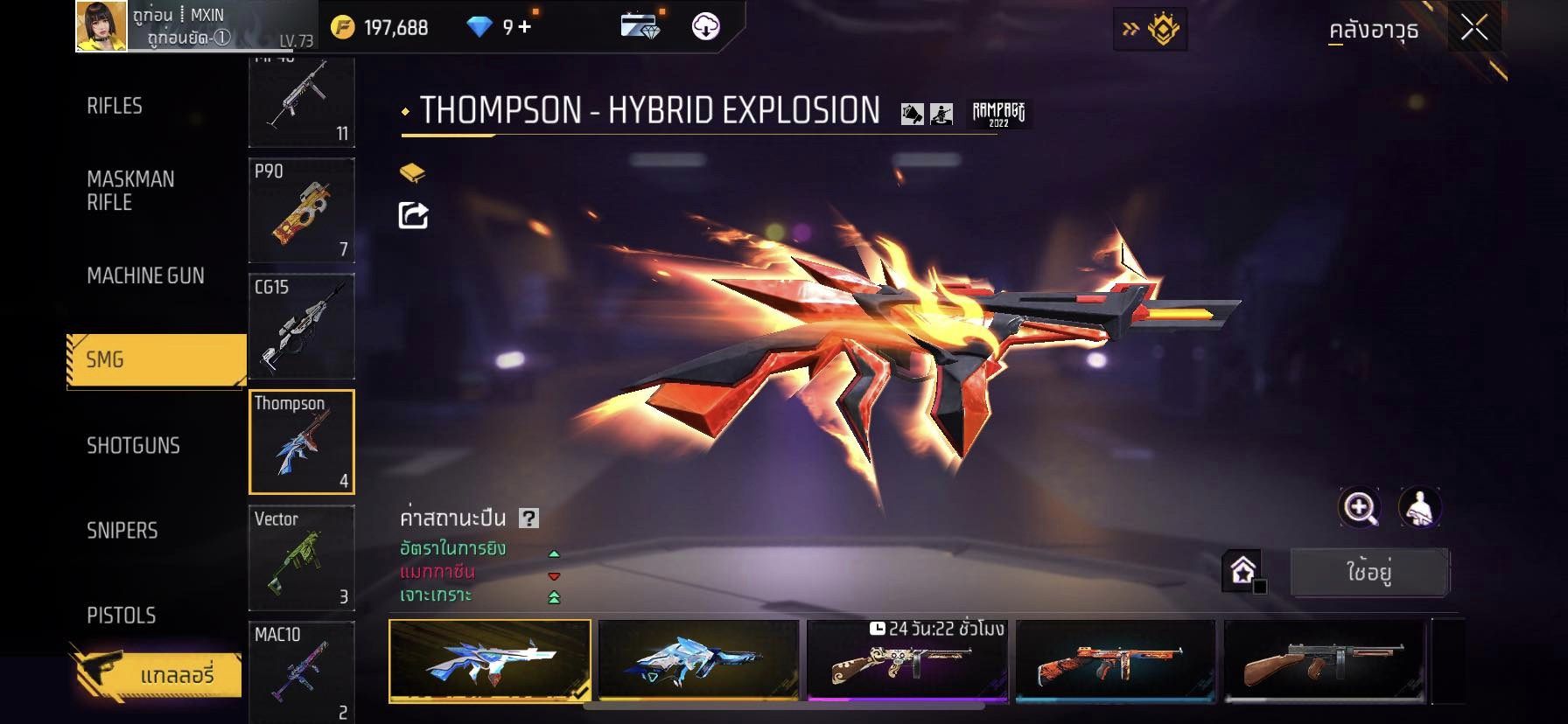Open the MACHINE GUN category
Viewport: 1568px width, 724px height.
pos(145,275)
